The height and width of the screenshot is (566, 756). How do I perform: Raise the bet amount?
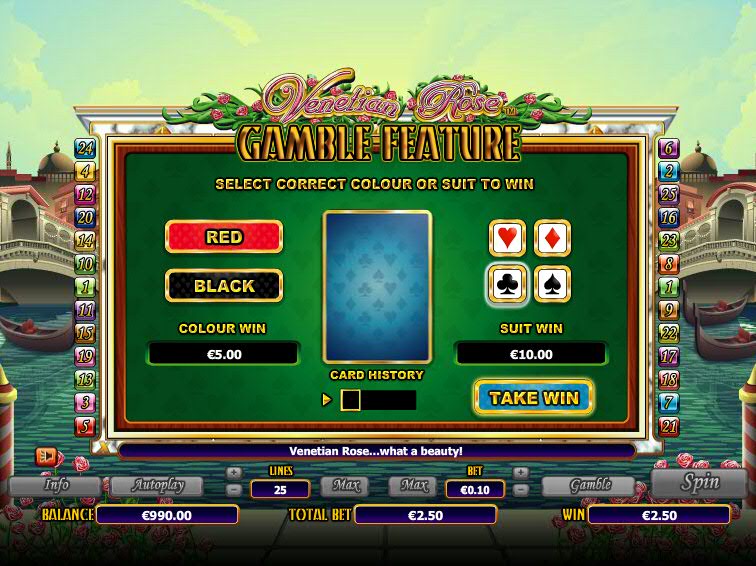click(520, 472)
